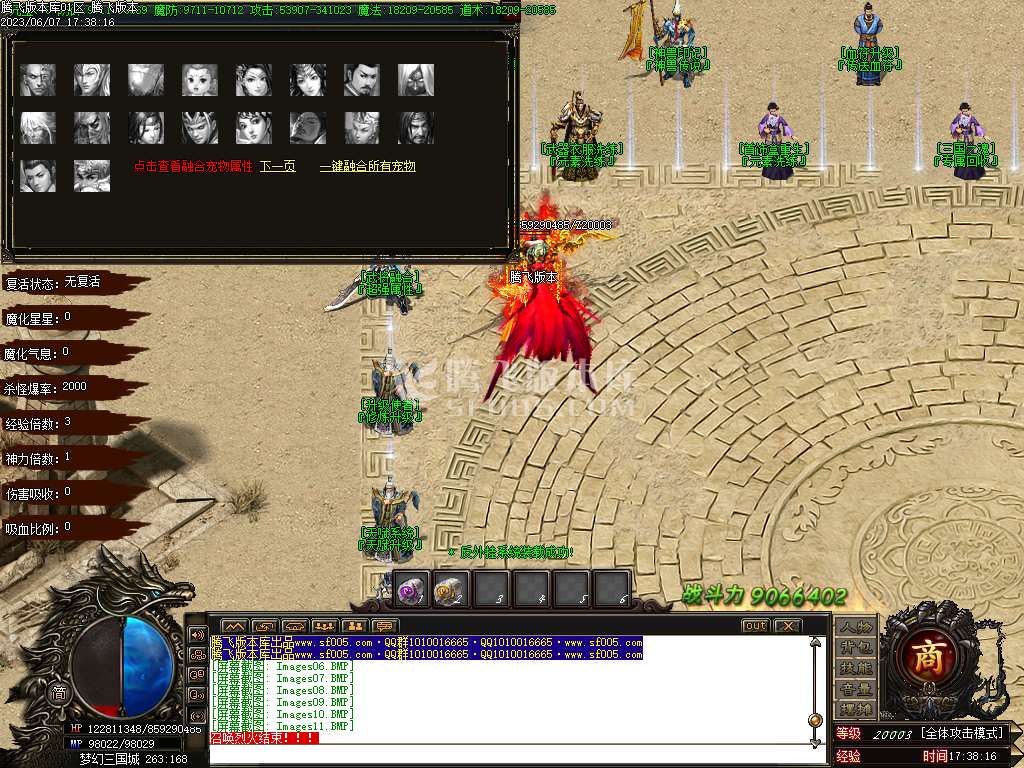Toggle the 全体攻击模式 attack mode label
1024x768 pixels.
click(x=960, y=734)
